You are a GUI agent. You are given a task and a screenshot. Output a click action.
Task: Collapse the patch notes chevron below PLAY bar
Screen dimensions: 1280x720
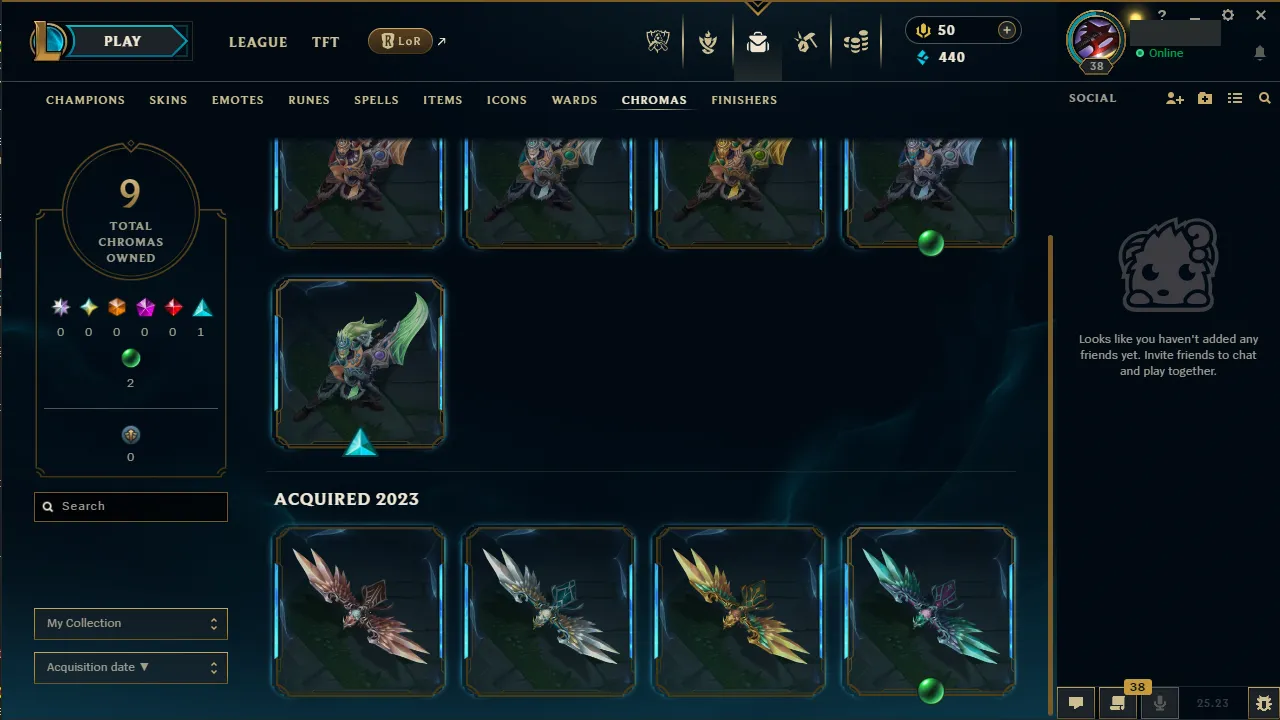tap(757, 5)
